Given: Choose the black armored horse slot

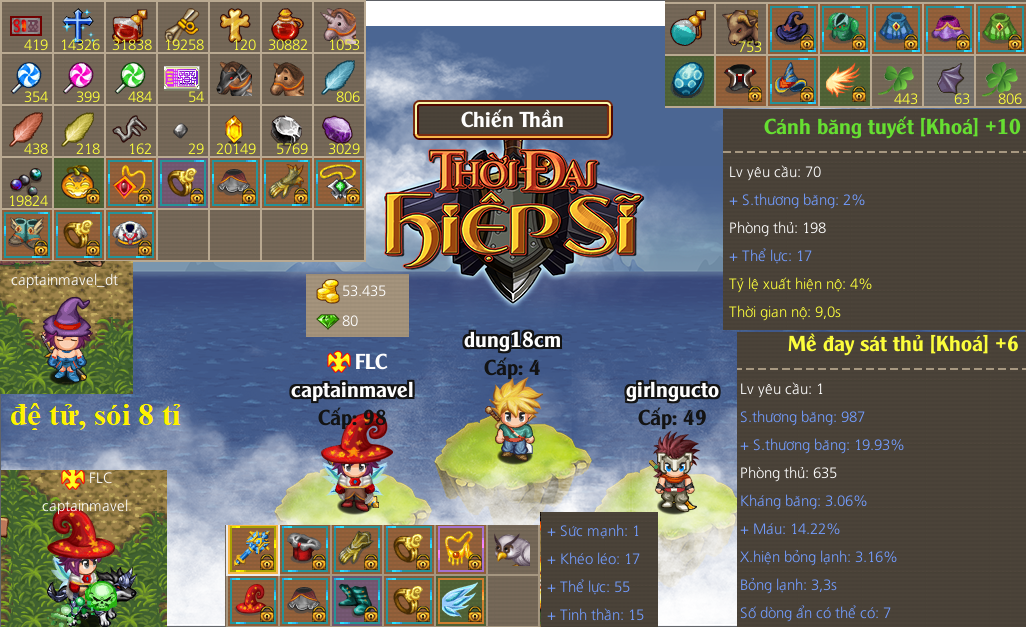Looking at the screenshot, I should 233,77.
